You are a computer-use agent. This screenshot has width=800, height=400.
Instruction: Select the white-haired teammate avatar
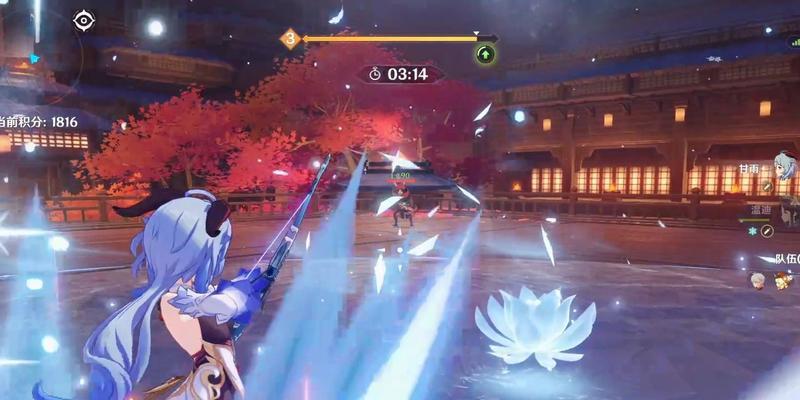759,280
